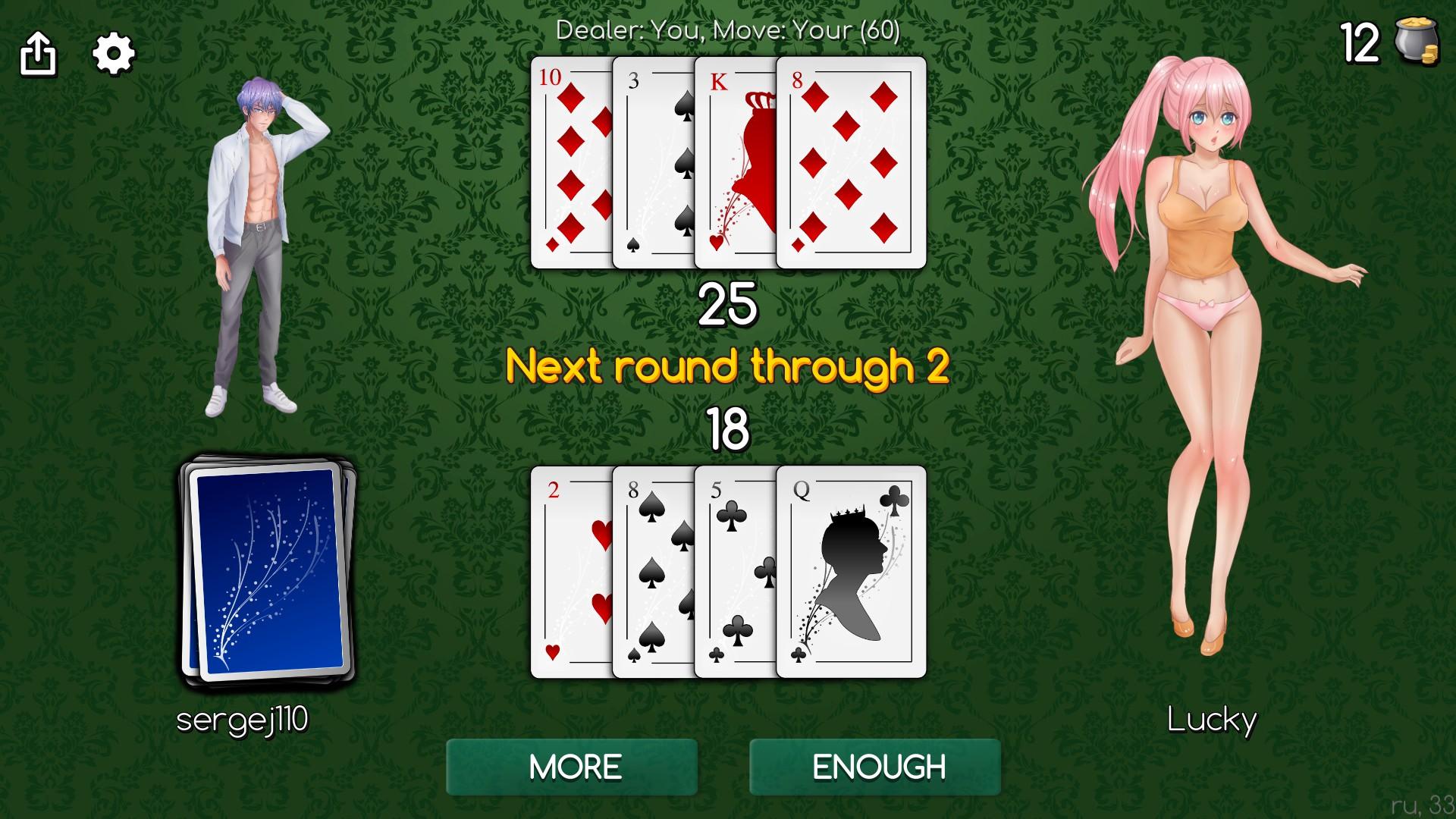The width and height of the screenshot is (1456, 819).
Task: Open the settings gear icon
Action: pyautogui.click(x=112, y=53)
